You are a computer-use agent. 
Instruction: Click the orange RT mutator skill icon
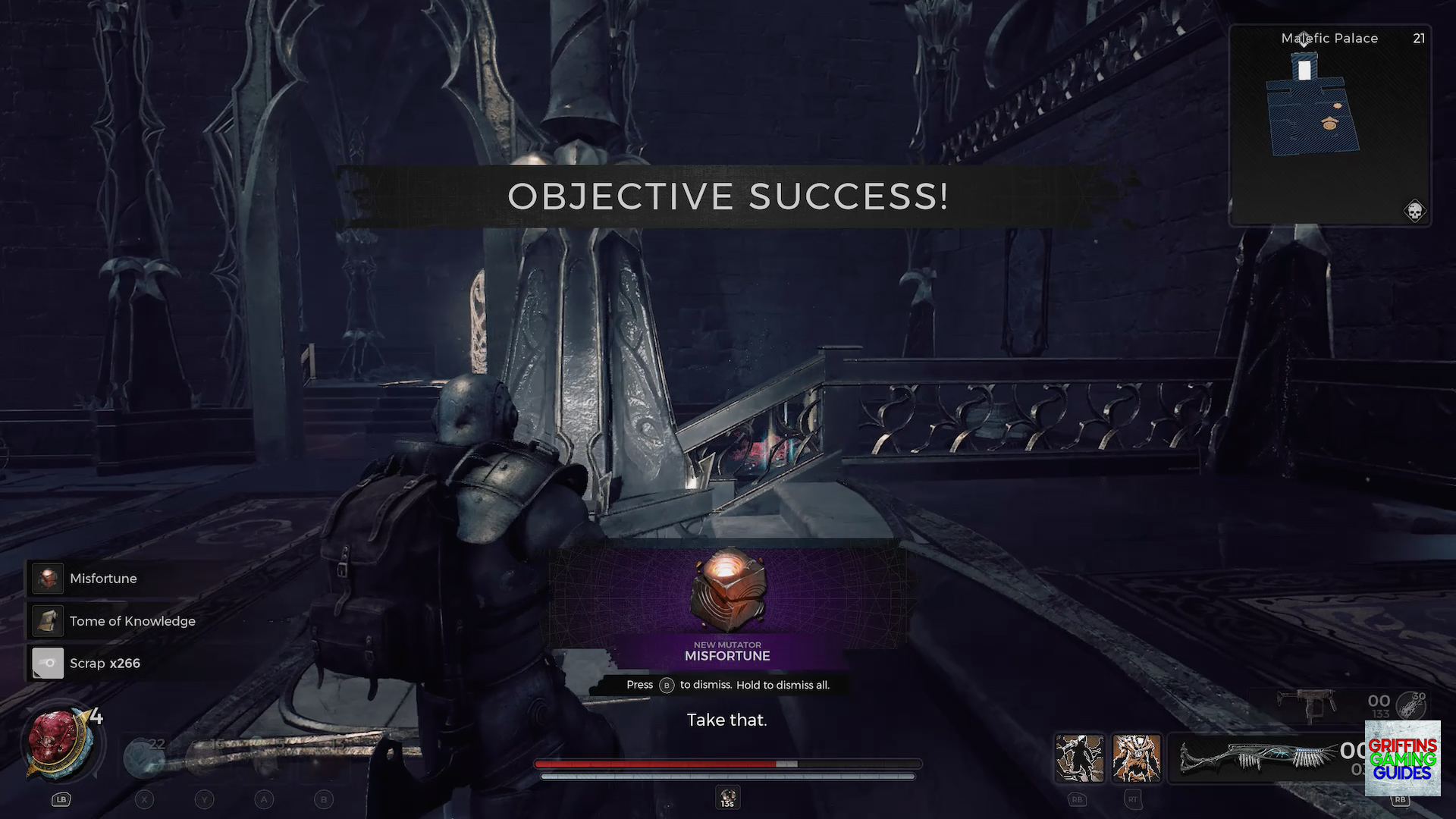pyautogui.click(x=1136, y=756)
